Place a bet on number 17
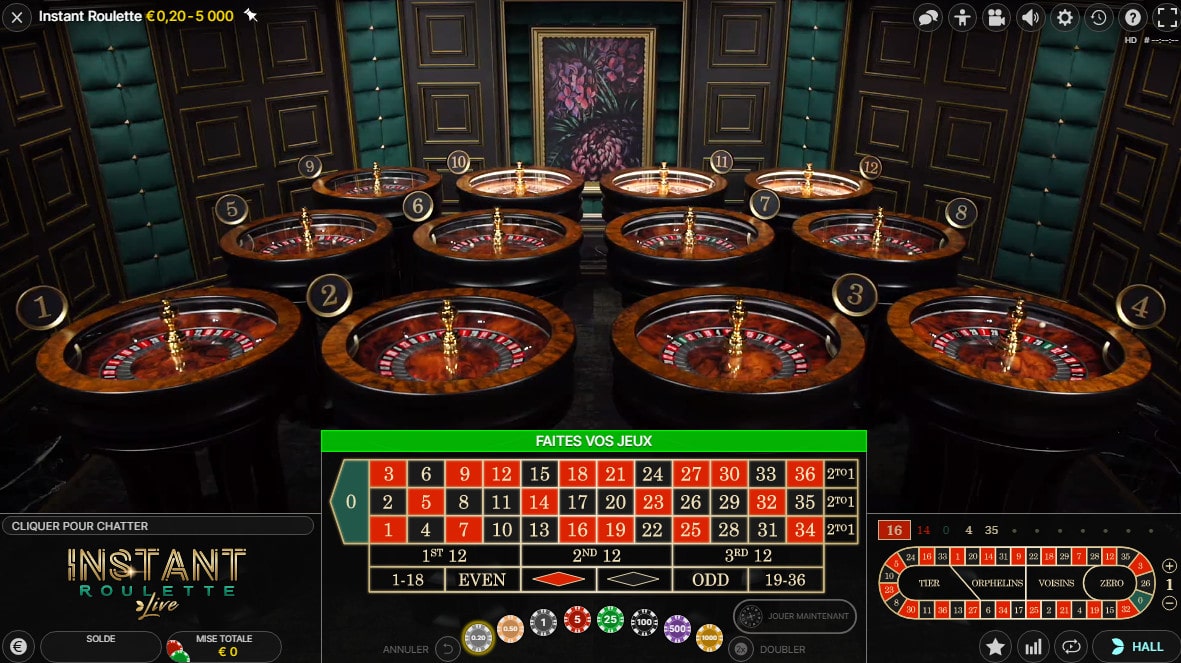Screen dimensions: 1181x663 [578, 502]
